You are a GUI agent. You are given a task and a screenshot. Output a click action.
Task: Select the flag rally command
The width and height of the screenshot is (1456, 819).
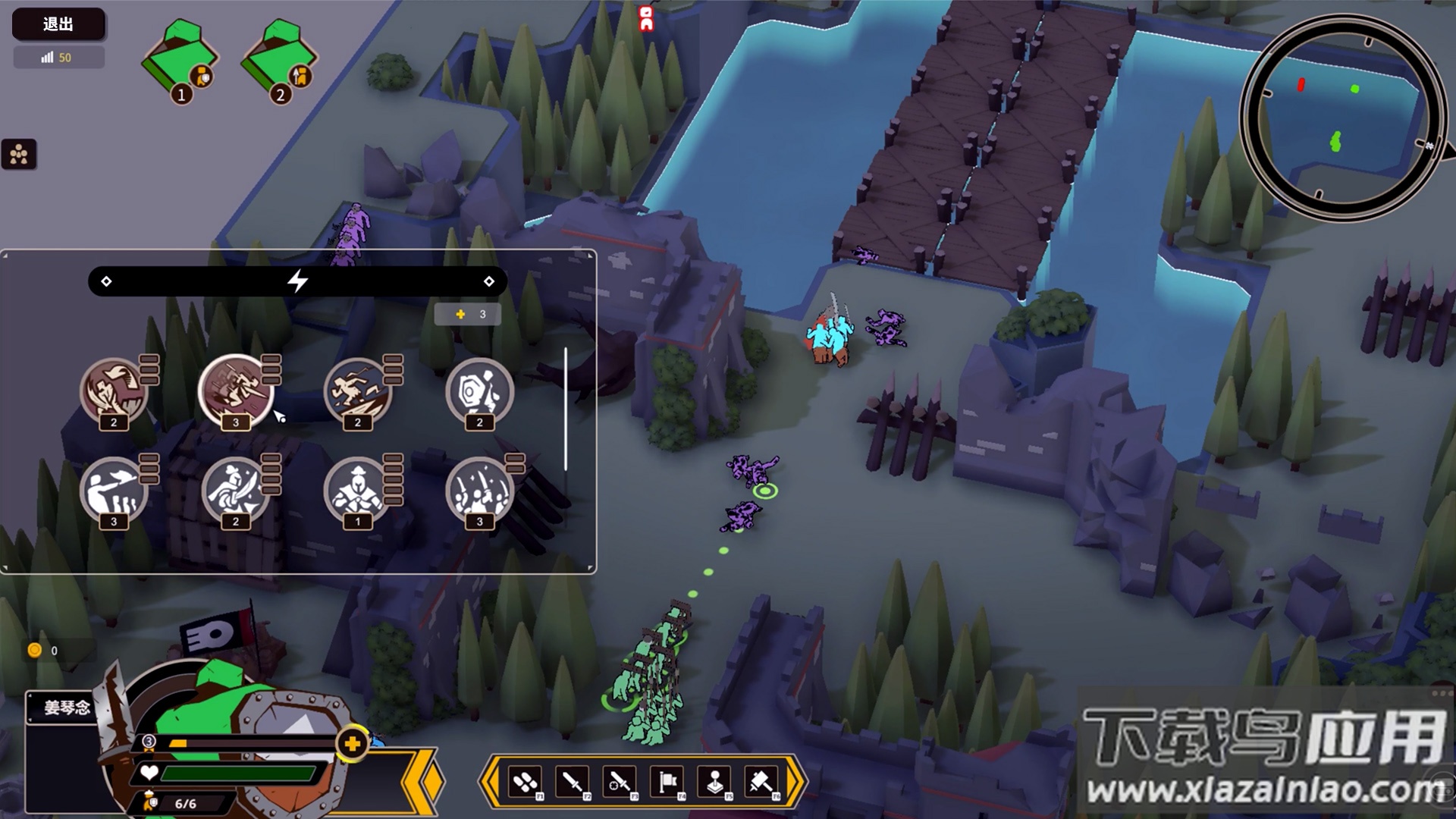[x=667, y=781]
